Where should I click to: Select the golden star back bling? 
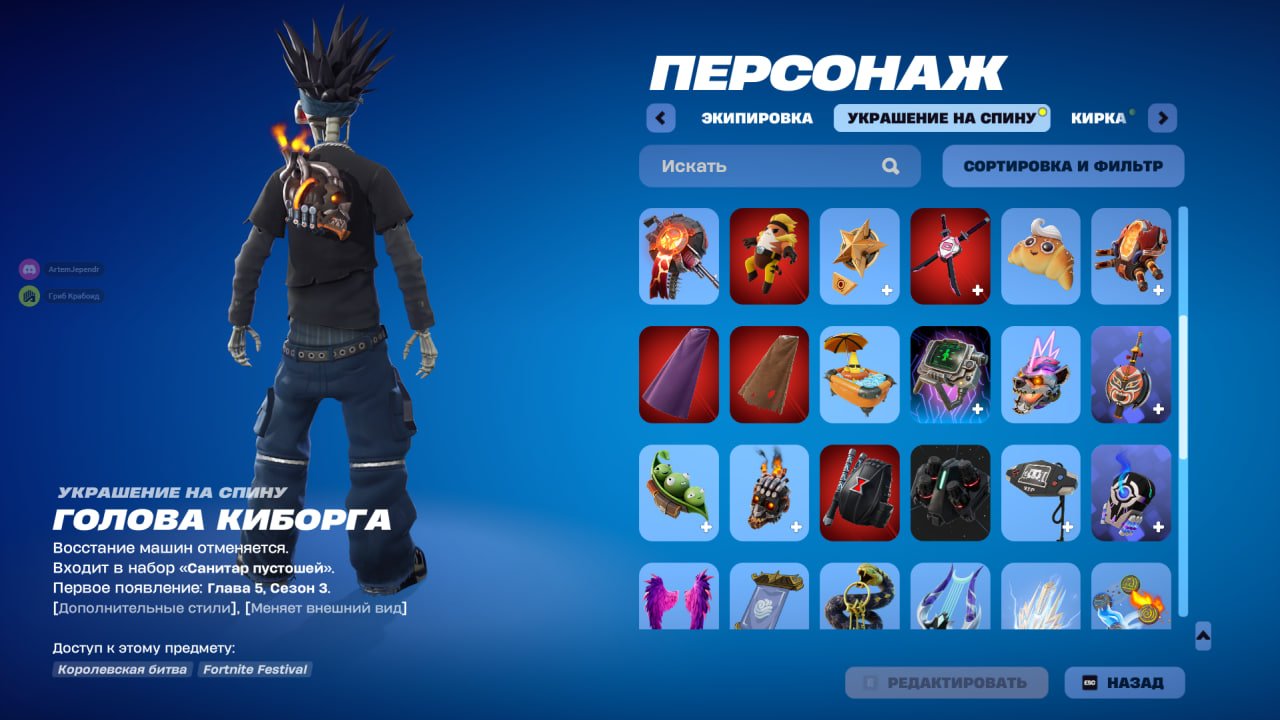pos(859,256)
